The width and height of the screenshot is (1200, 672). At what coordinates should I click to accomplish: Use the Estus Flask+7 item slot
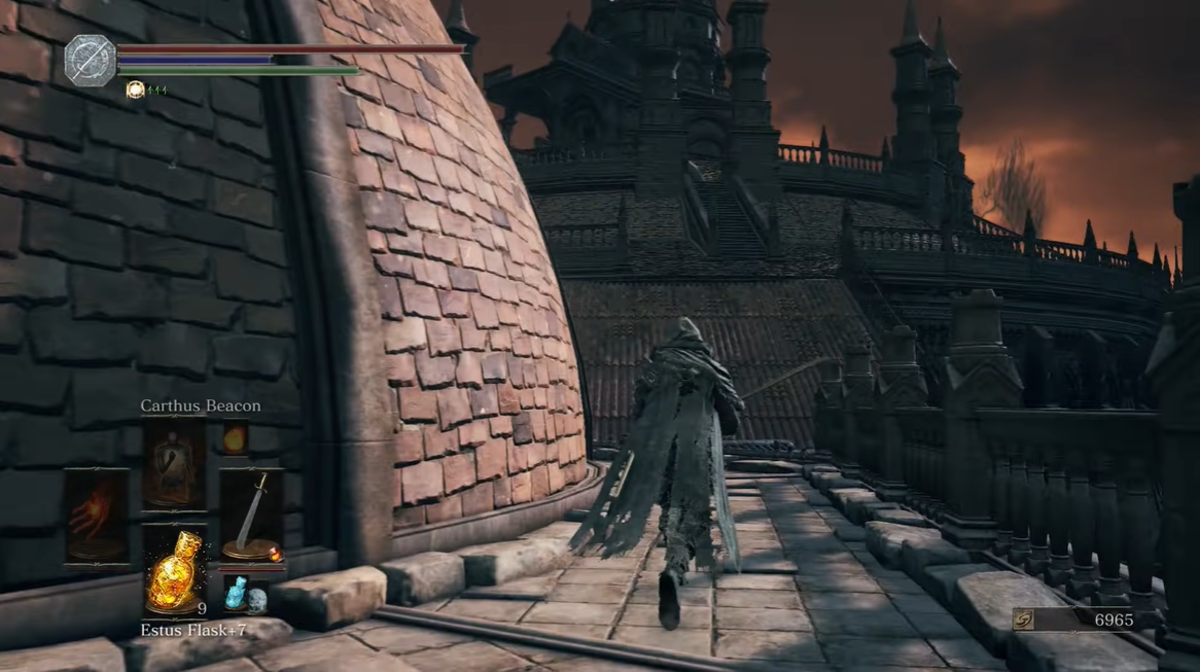174,568
